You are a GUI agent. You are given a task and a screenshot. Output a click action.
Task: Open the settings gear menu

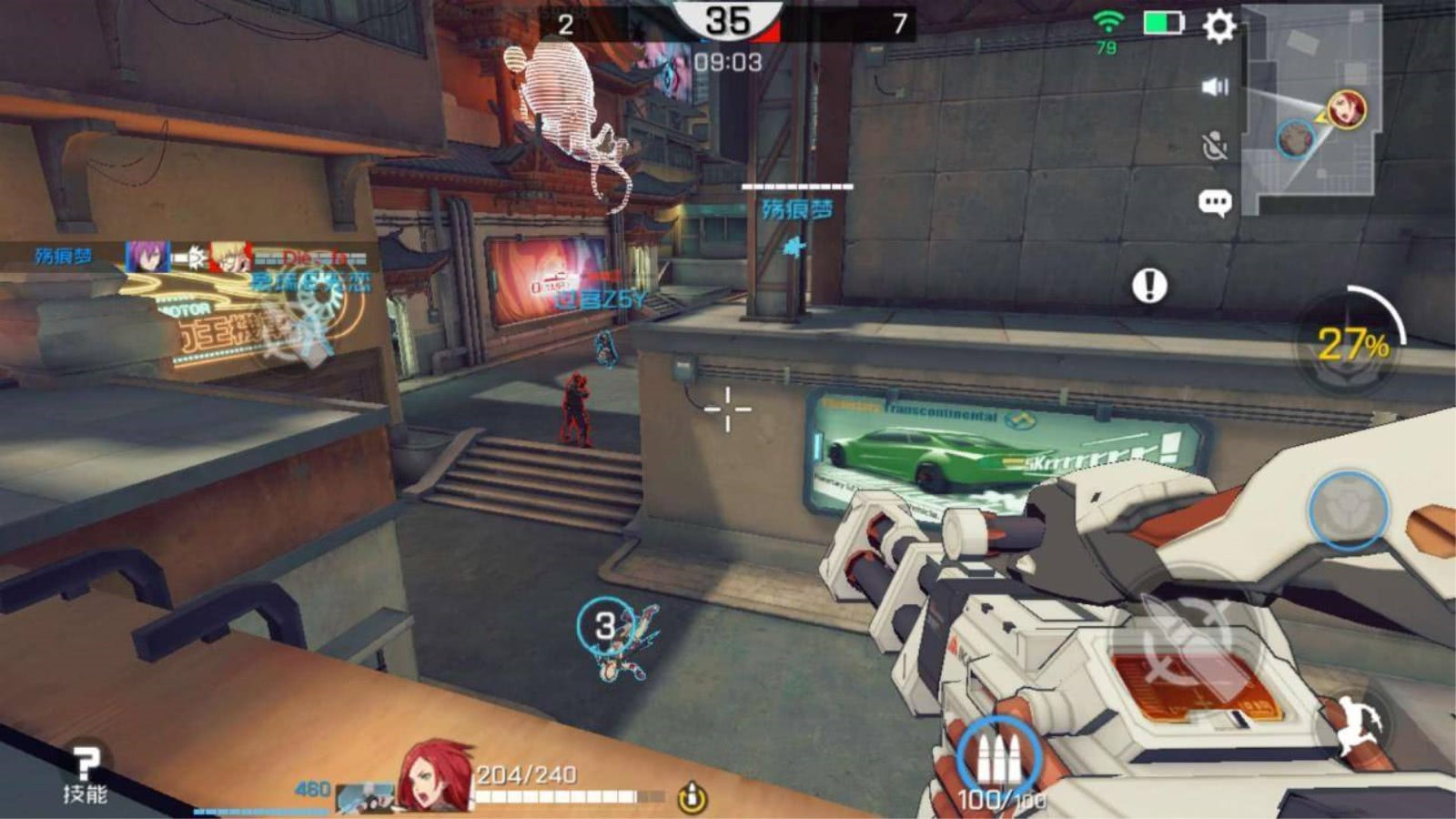coord(1219,26)
